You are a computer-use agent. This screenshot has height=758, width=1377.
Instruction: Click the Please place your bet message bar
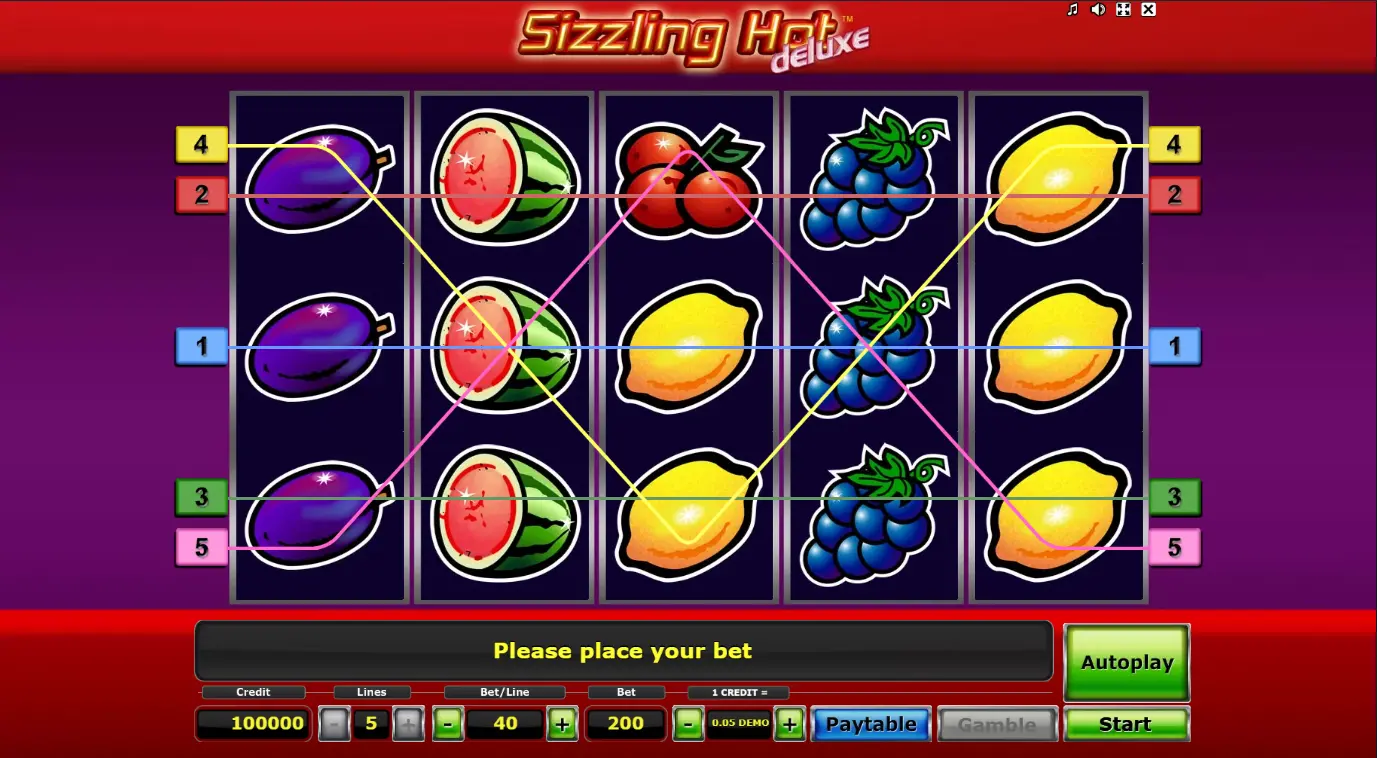622,650
